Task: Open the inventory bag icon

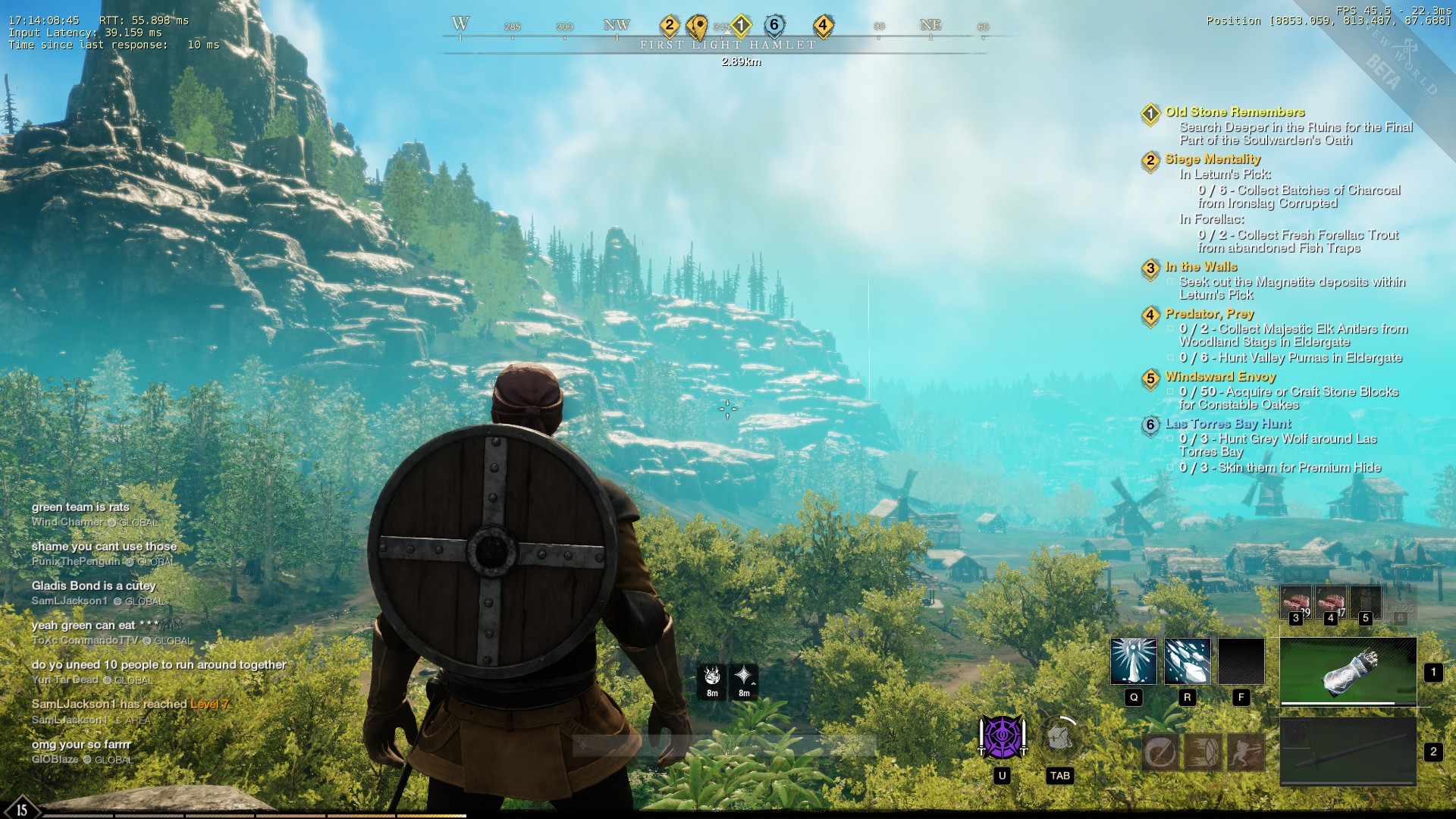Action: point(1059,737)
